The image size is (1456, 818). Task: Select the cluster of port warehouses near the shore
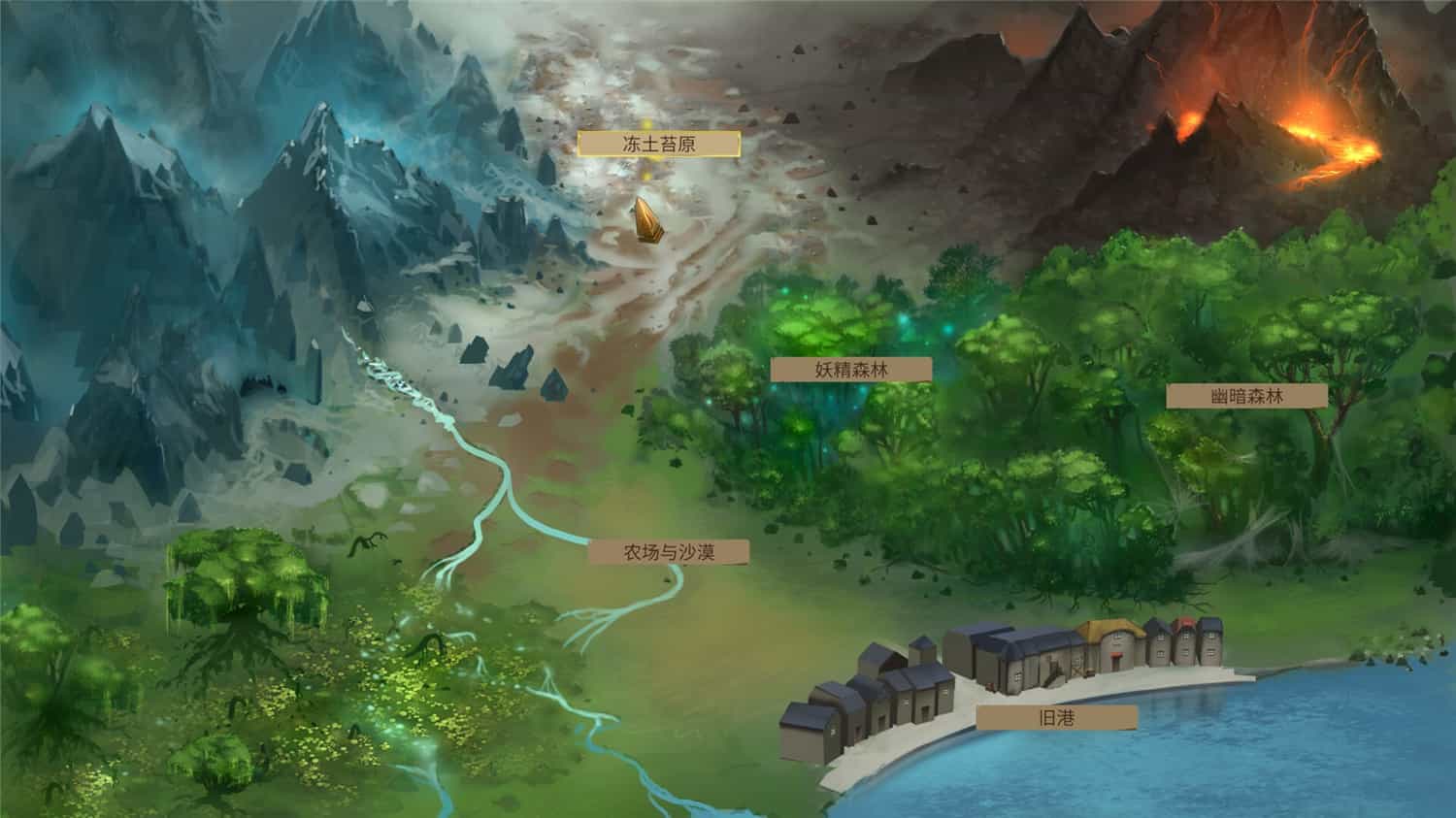[874, 699]
